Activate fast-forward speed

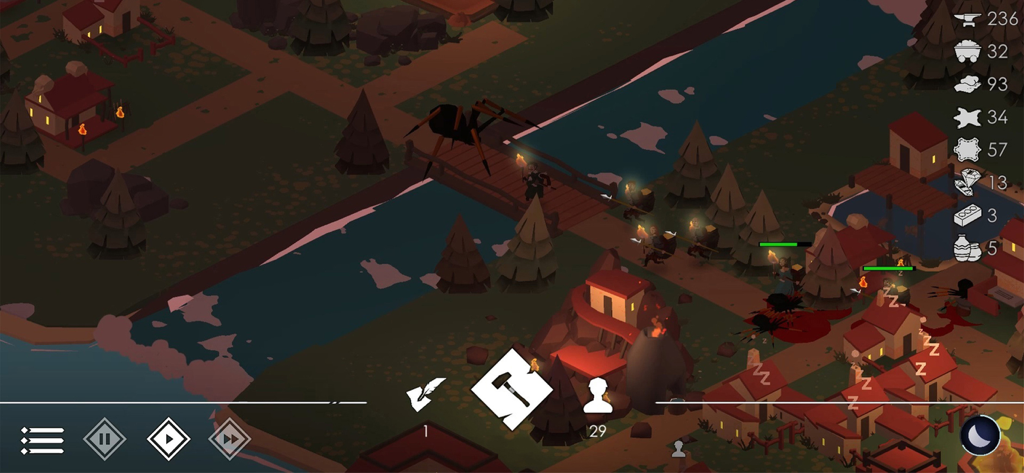coord(229,439)
